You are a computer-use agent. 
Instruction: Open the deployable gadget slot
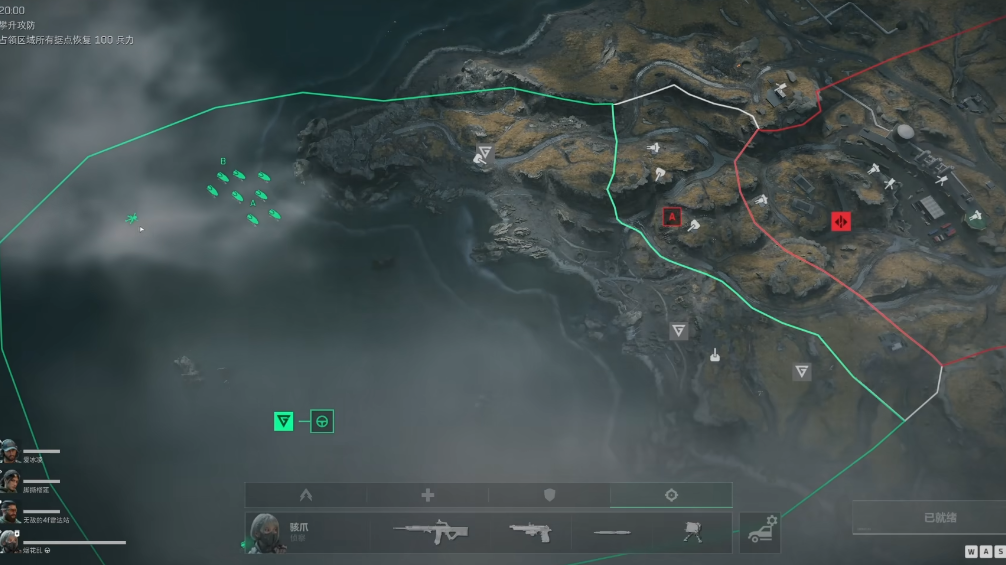pos(692,532)
